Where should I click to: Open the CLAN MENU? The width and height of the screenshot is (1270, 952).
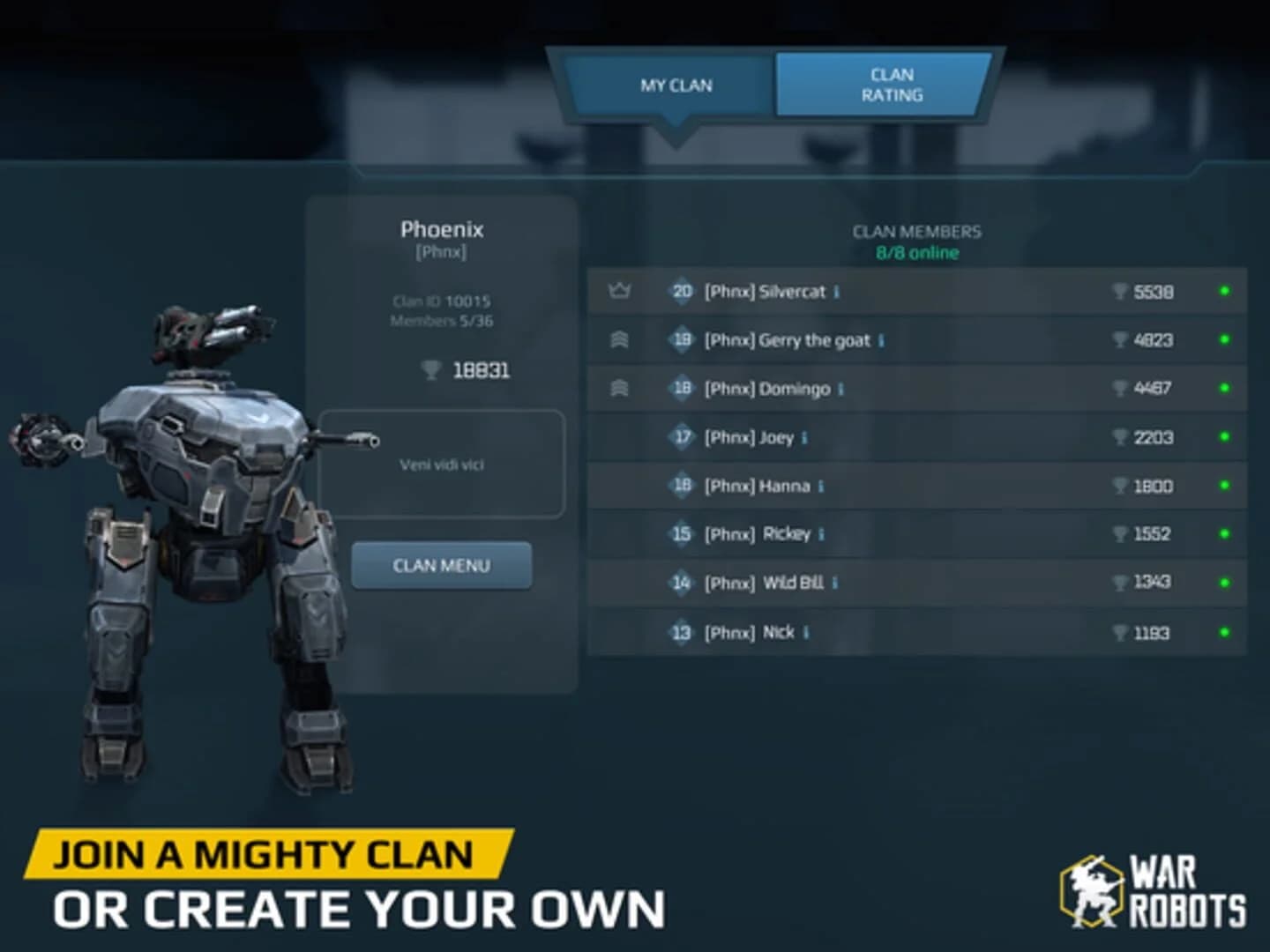441,564
